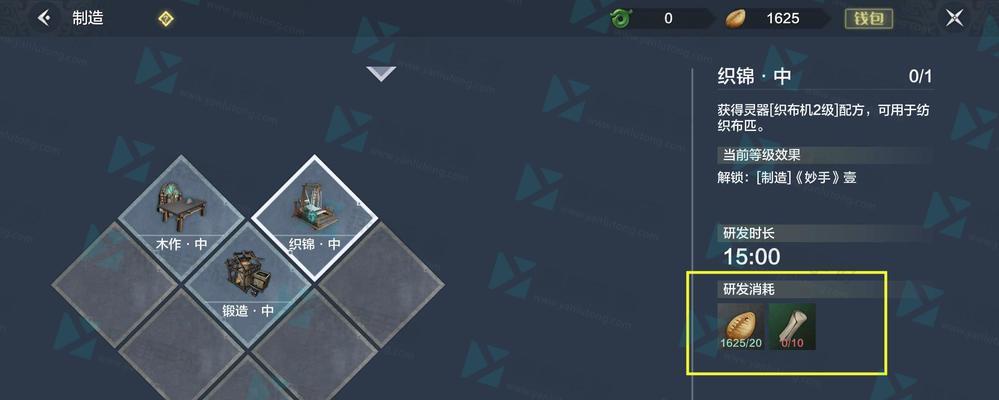The height and width of the screenshot is (400, 999).
Task: Go back using the top-left arrow
Action: coord(44,18)
